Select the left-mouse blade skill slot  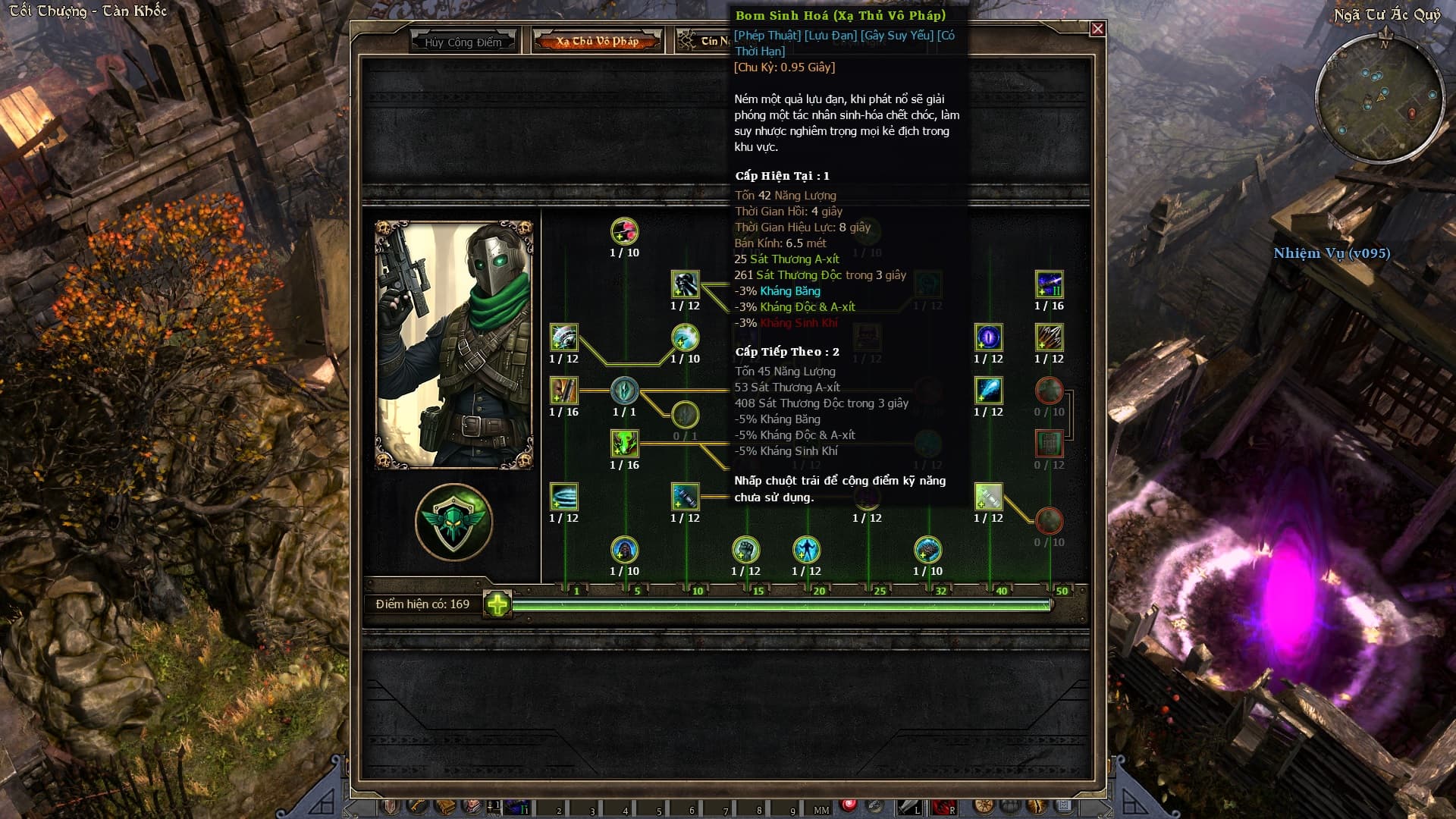click(908, 807)
